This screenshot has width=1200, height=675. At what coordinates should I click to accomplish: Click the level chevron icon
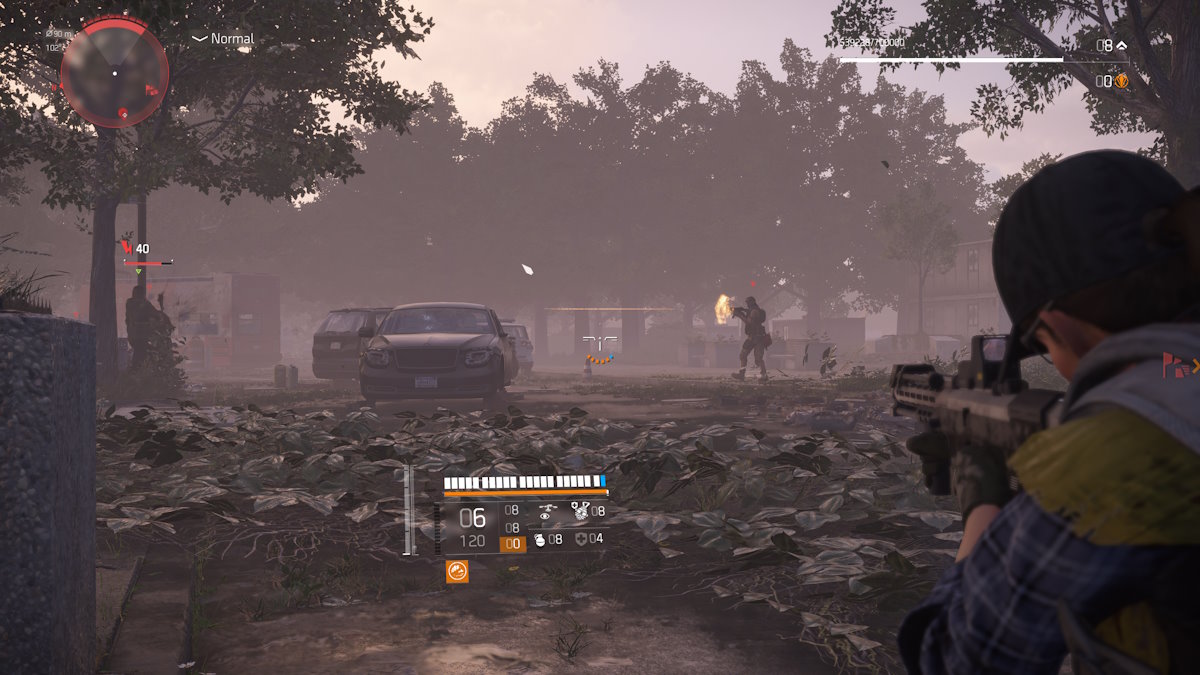click(1121, 45)
